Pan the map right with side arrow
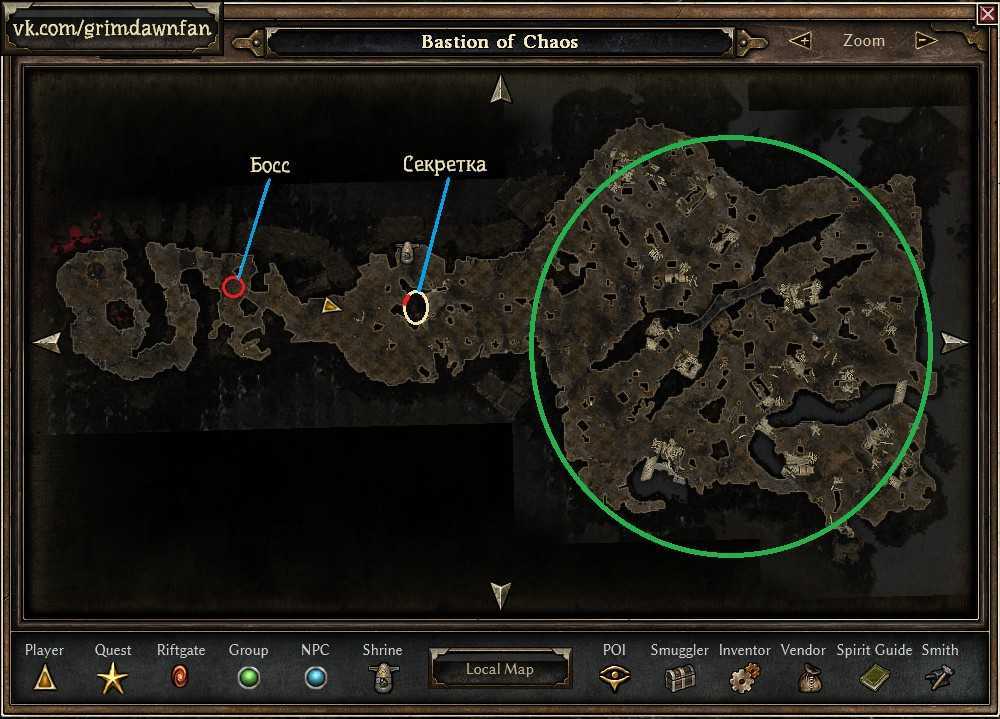 click(954, 343)
